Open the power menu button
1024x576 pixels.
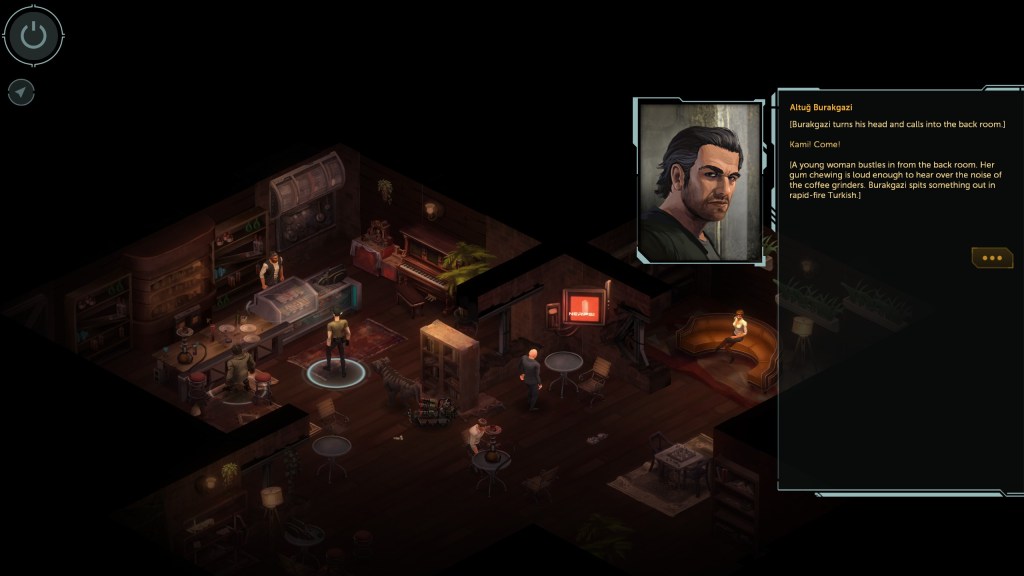tap(34, 35)
